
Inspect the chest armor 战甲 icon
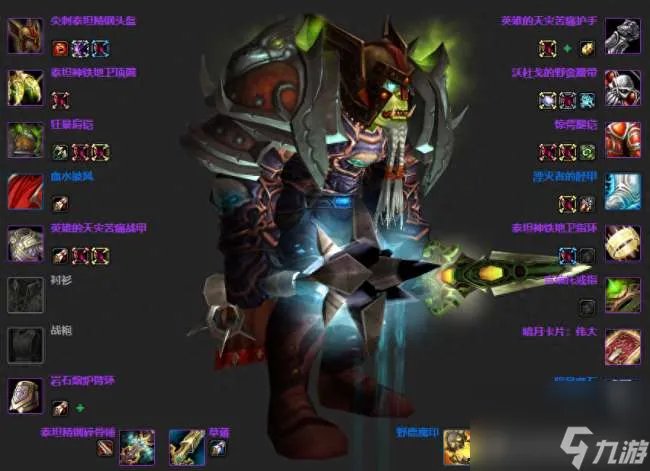point(25,243)
